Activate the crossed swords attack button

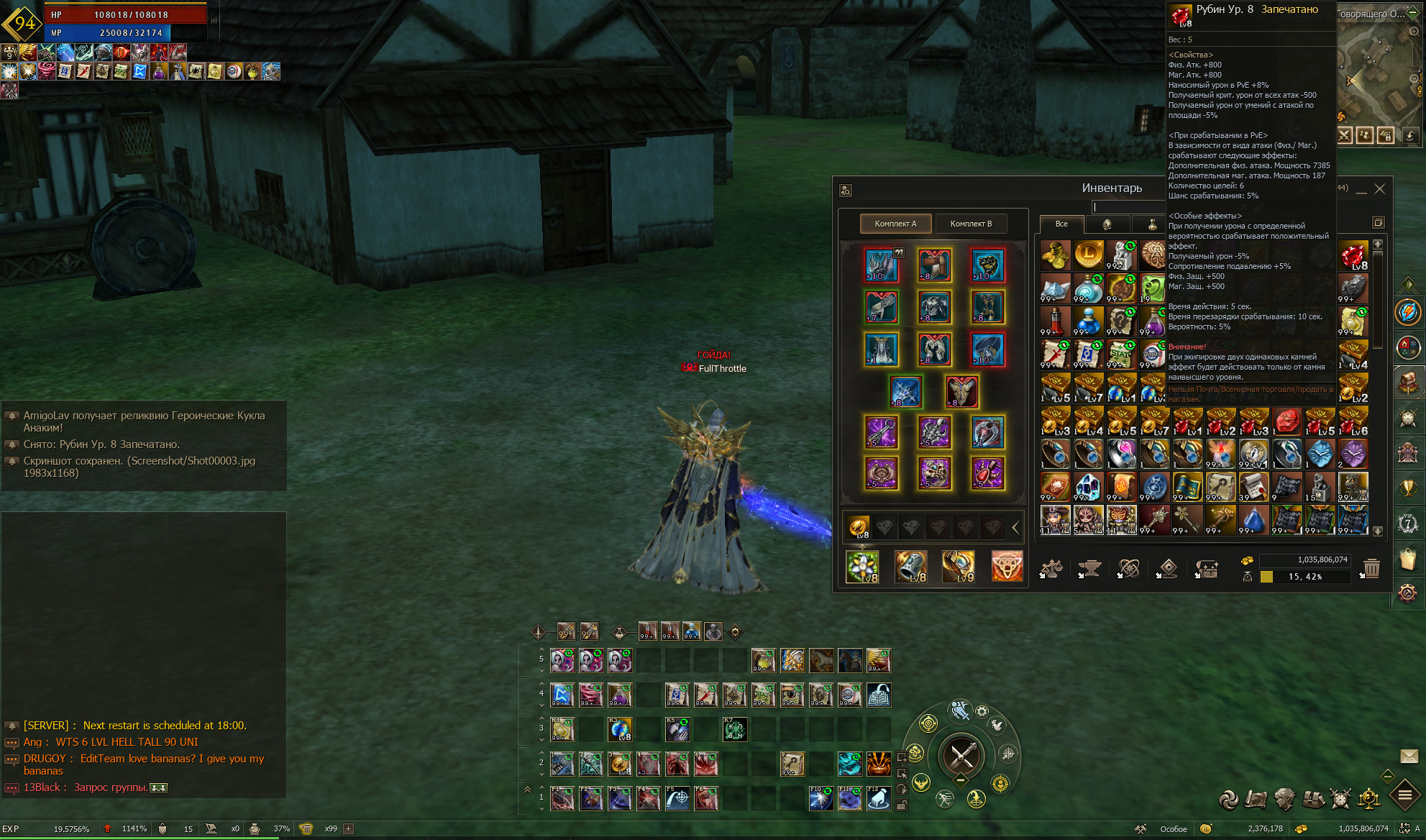(961, 756)
